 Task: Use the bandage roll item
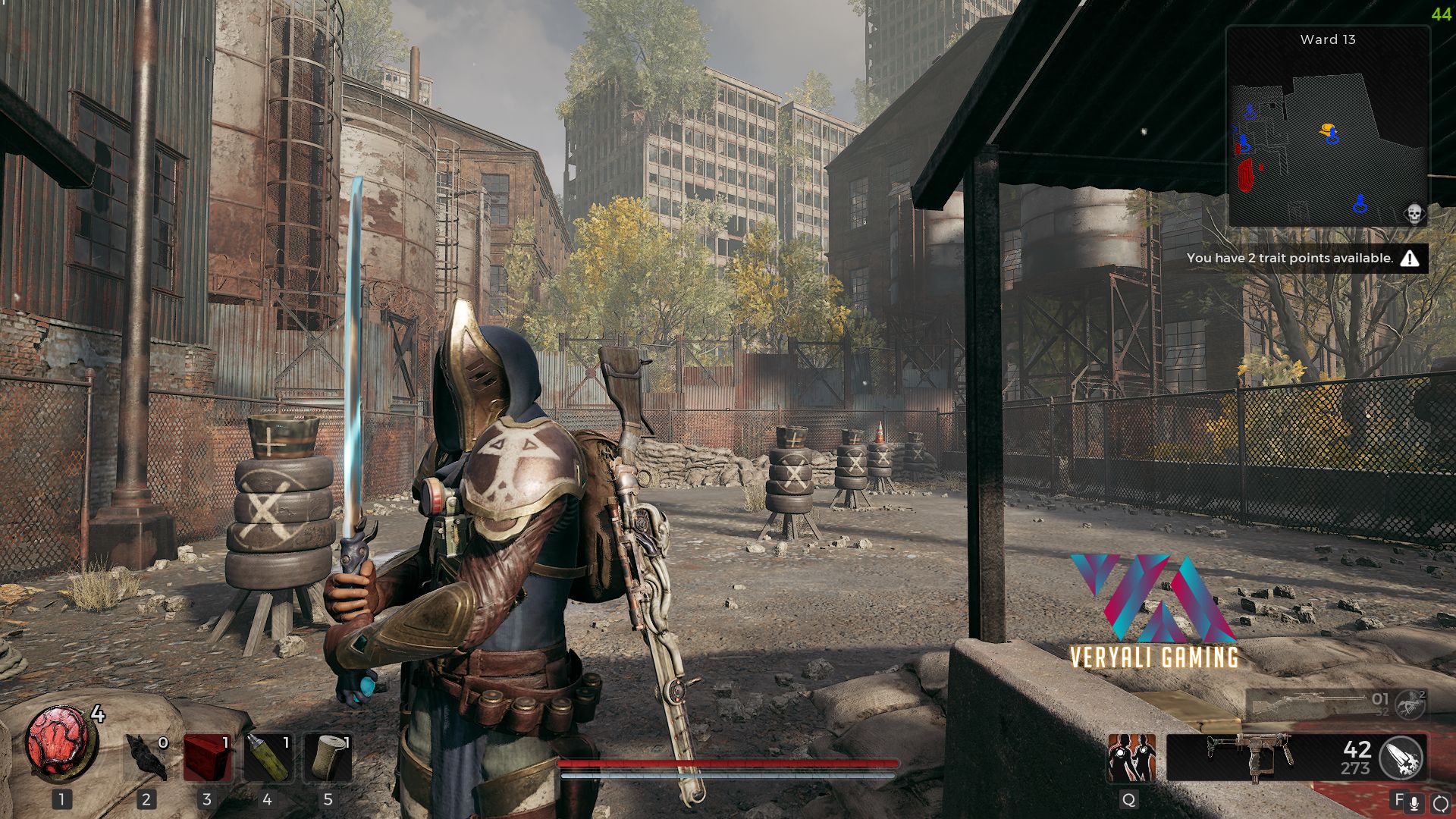(x=328, y=757)
